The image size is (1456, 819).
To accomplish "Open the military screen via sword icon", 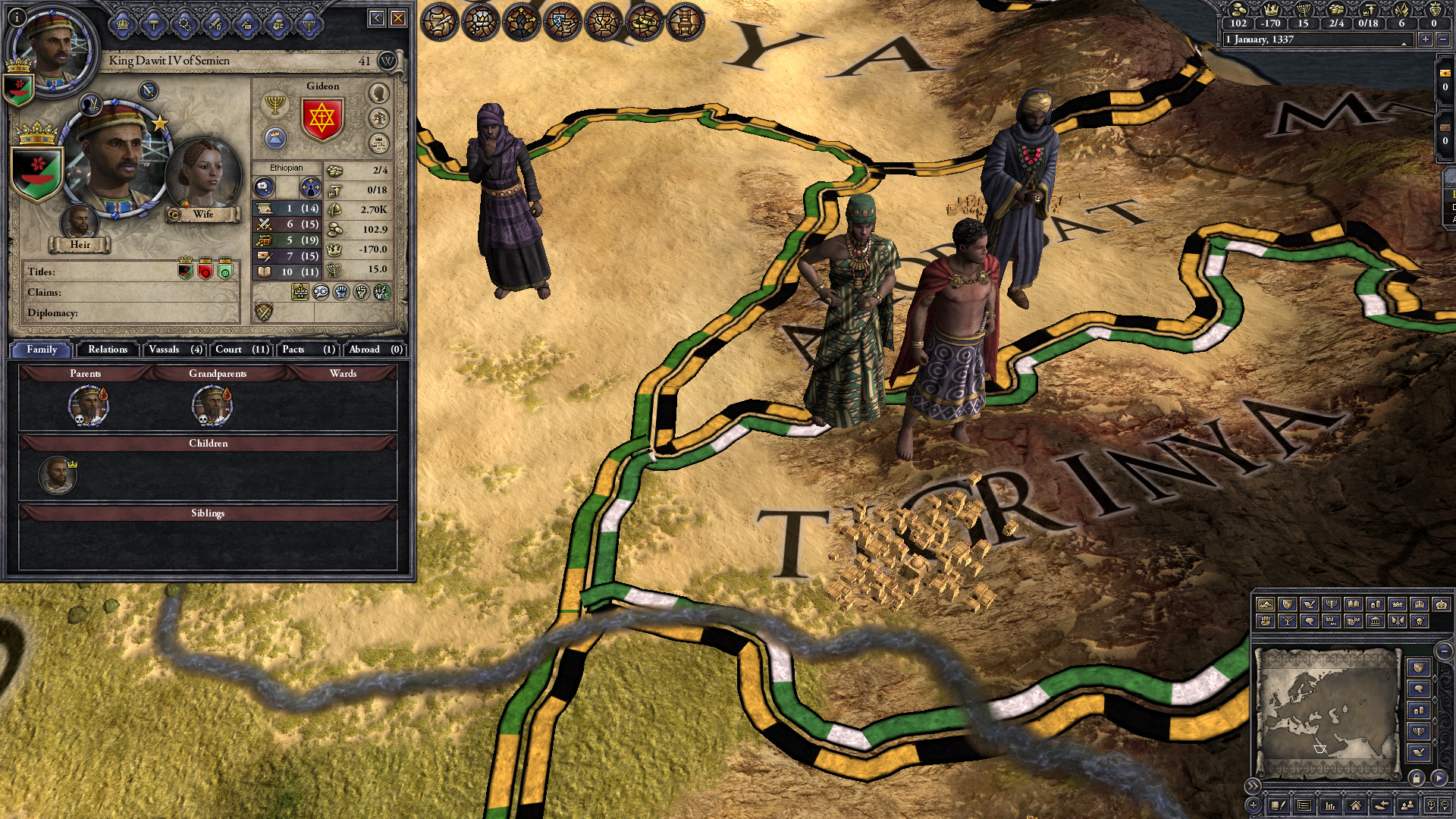I will point(214,24).
